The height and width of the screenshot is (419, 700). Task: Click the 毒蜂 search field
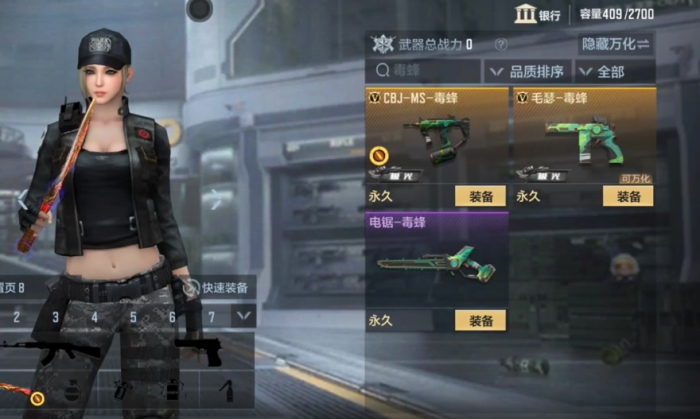tap(423, 71)
